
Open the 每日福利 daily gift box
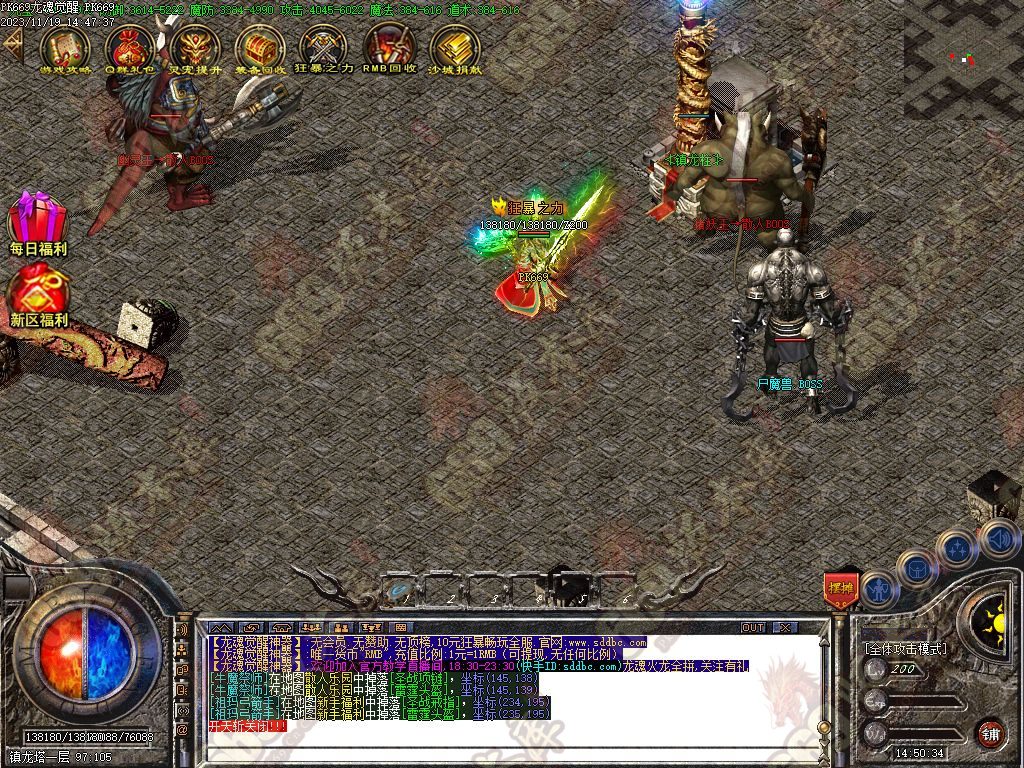pos(38,219)
